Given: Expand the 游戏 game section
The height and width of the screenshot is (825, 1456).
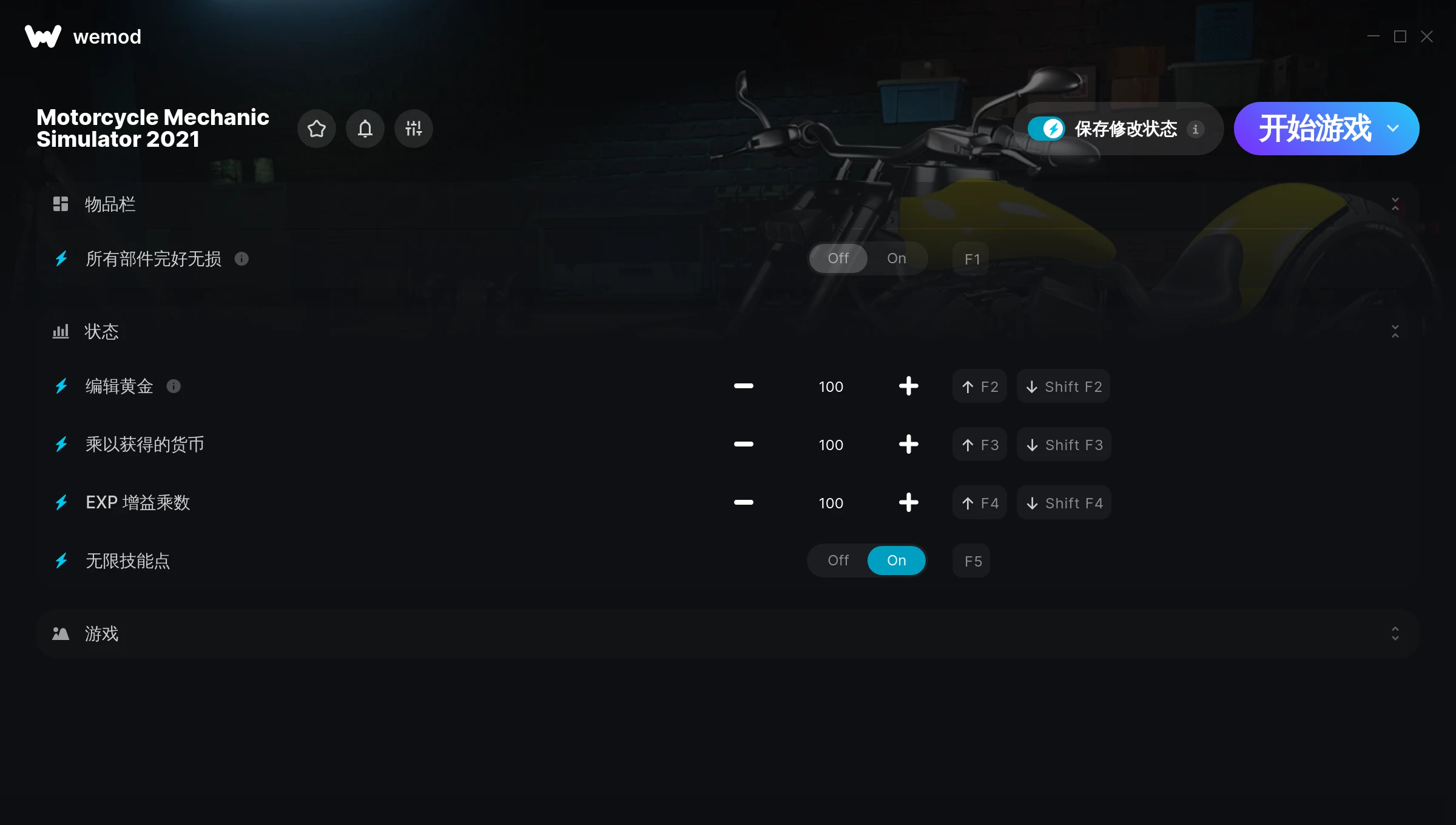Looking at the screenshot, I should click(1395, 634).
